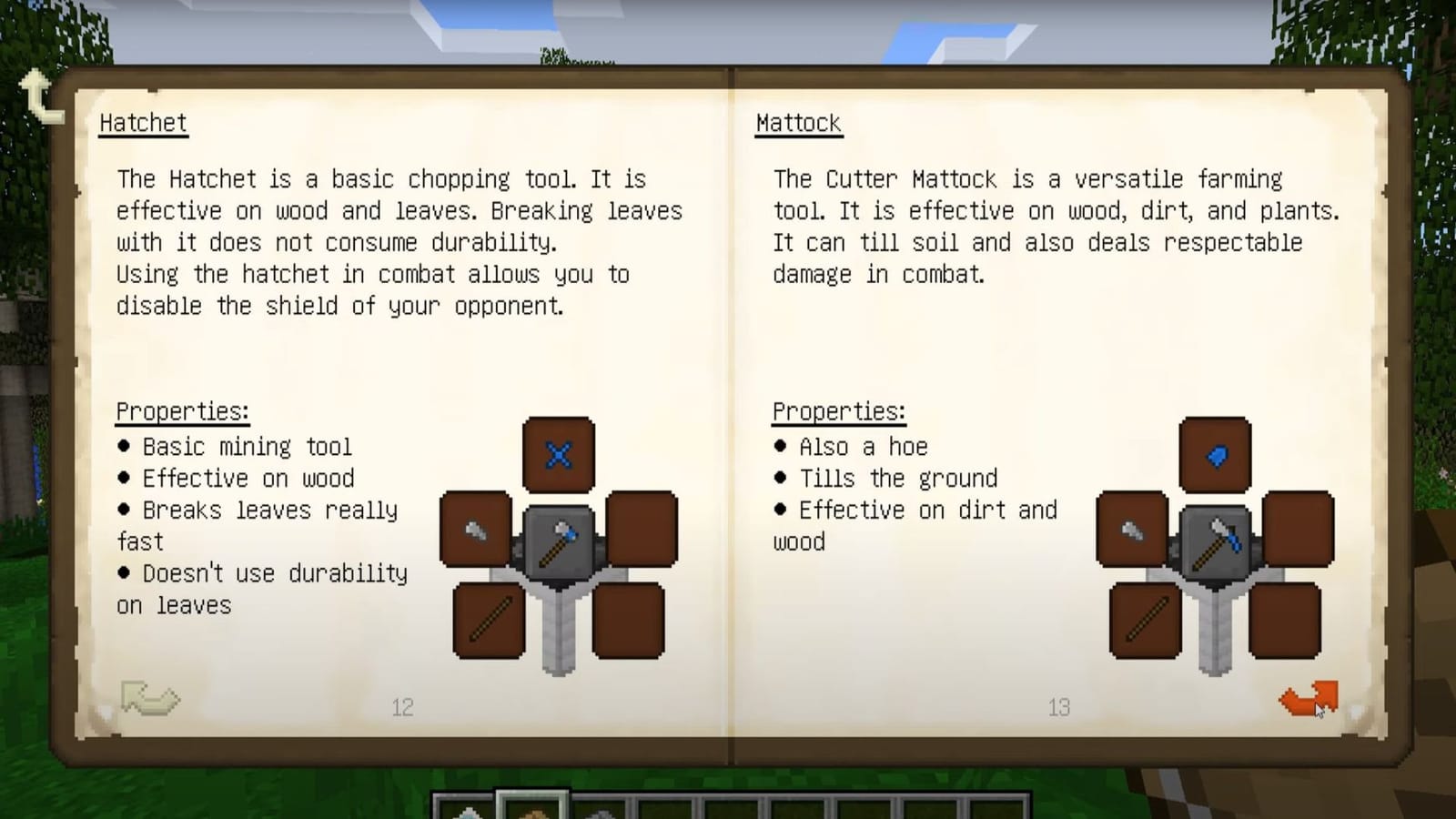Click the underlined Hatchet heading
The width and height of the screenshot is (1456, 819).
coord(142,122)
